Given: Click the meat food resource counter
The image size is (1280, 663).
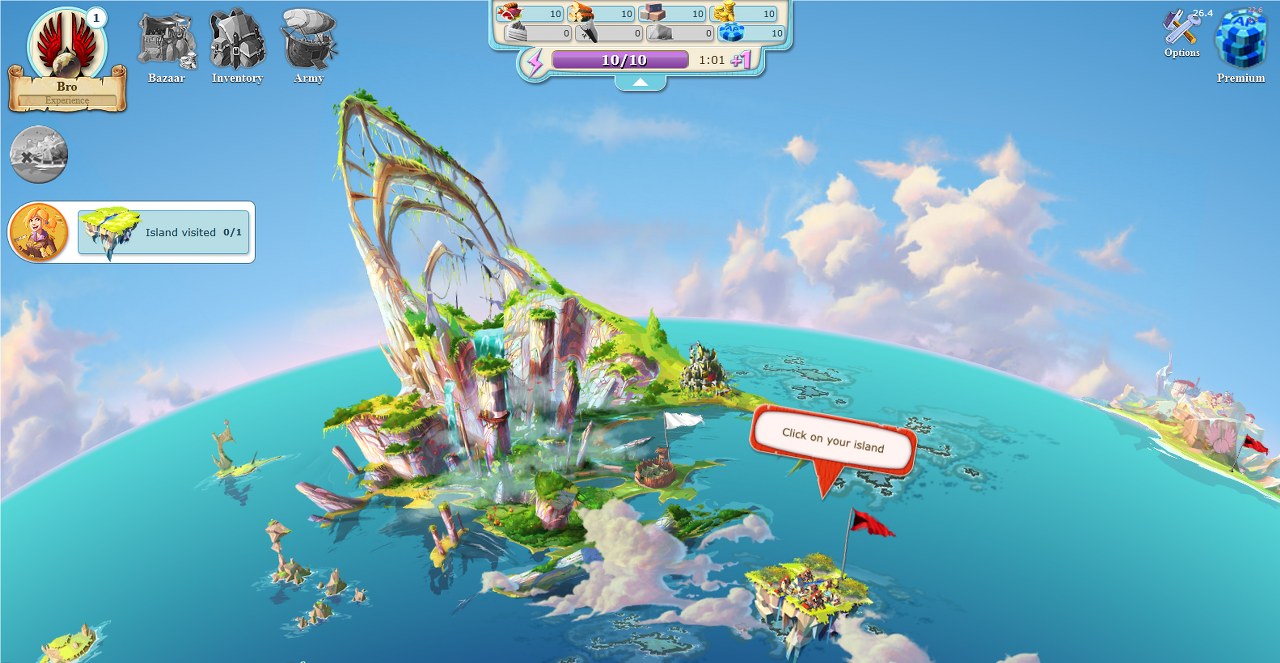Looking at the screenshot, I should pos(529,14).
